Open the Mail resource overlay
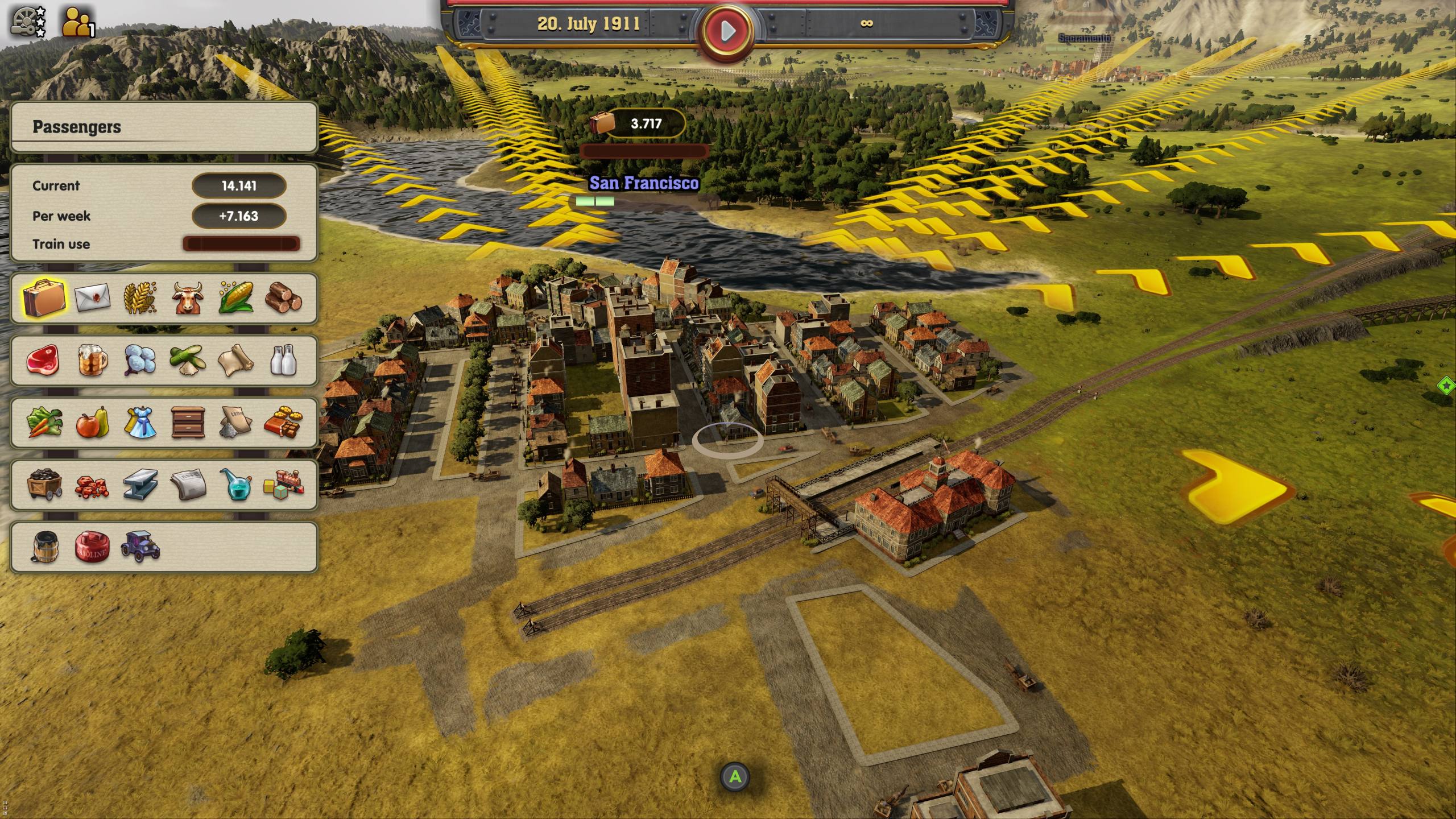This screenshot has height=819, width=1456. coord(93,298)
